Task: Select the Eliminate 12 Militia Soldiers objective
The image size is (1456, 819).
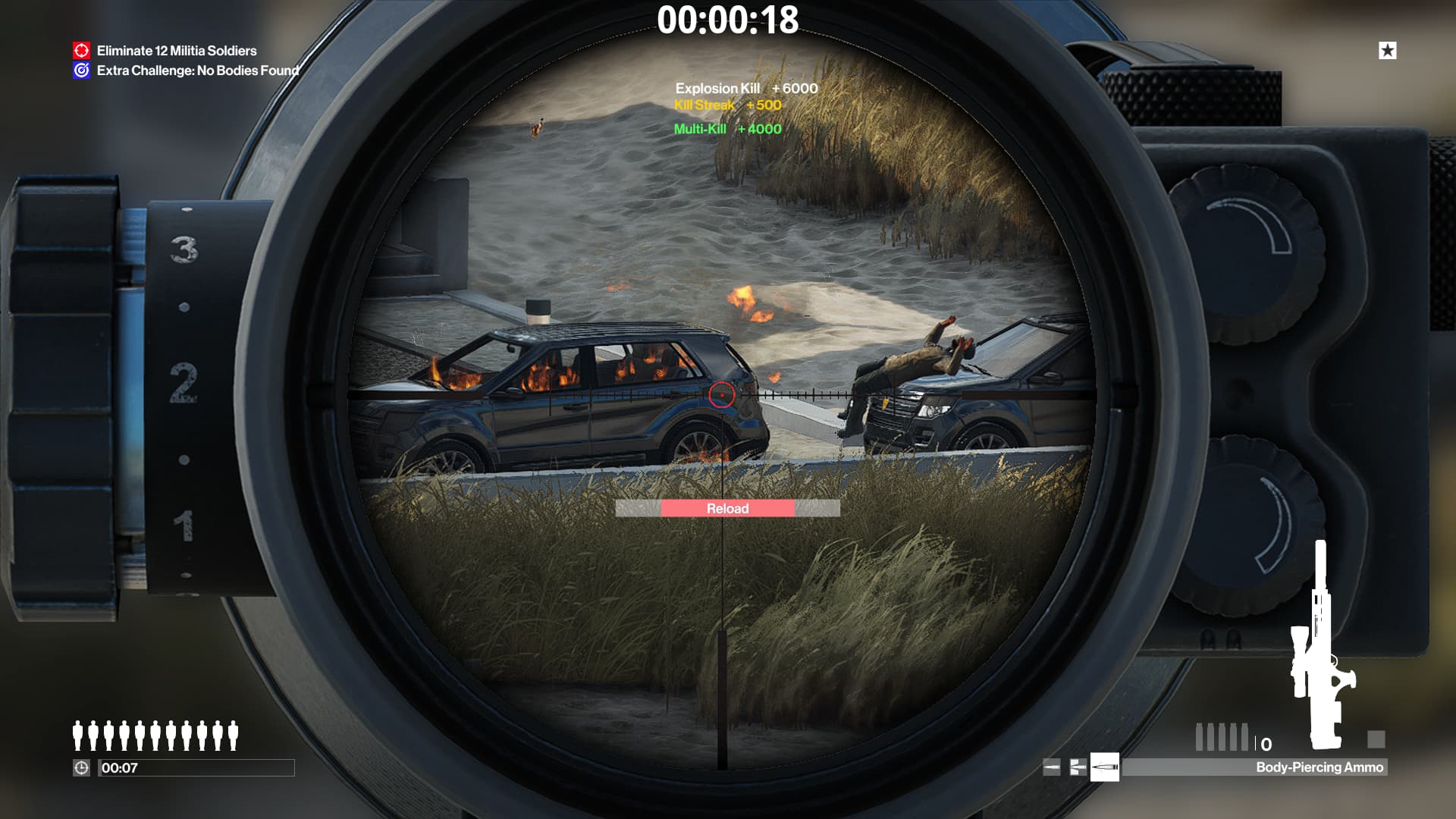Action: pyautogui.click(x=176, y=51)
